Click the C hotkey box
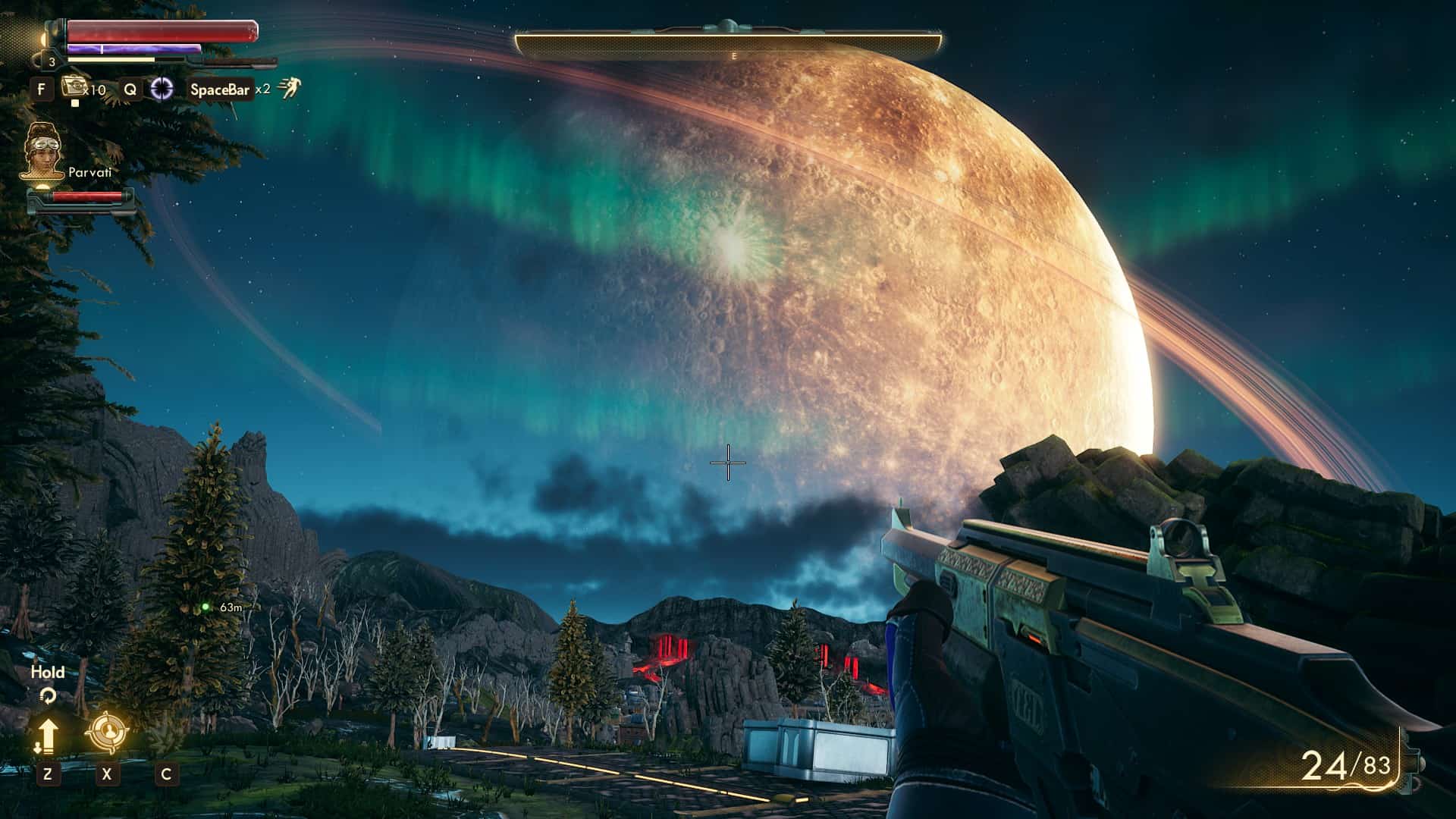1456x819 pixels. point(165,774)
